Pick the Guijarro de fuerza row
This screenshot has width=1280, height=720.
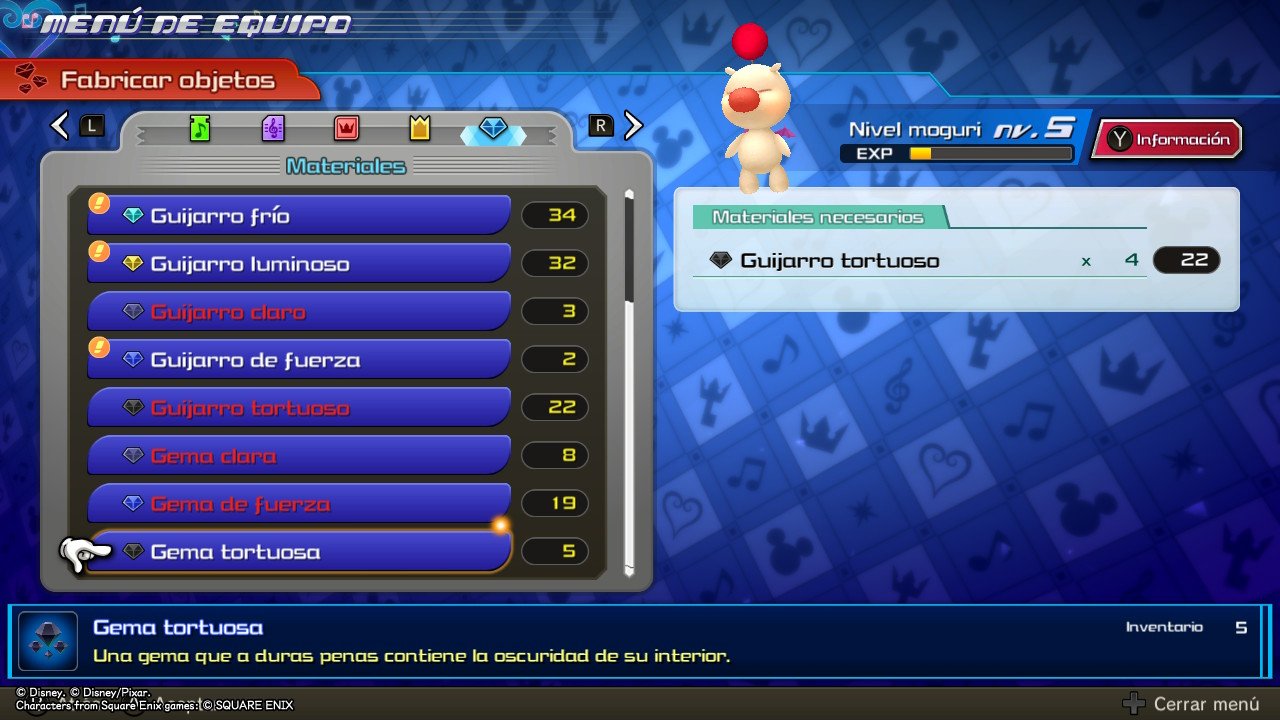(x=300, y=360)
